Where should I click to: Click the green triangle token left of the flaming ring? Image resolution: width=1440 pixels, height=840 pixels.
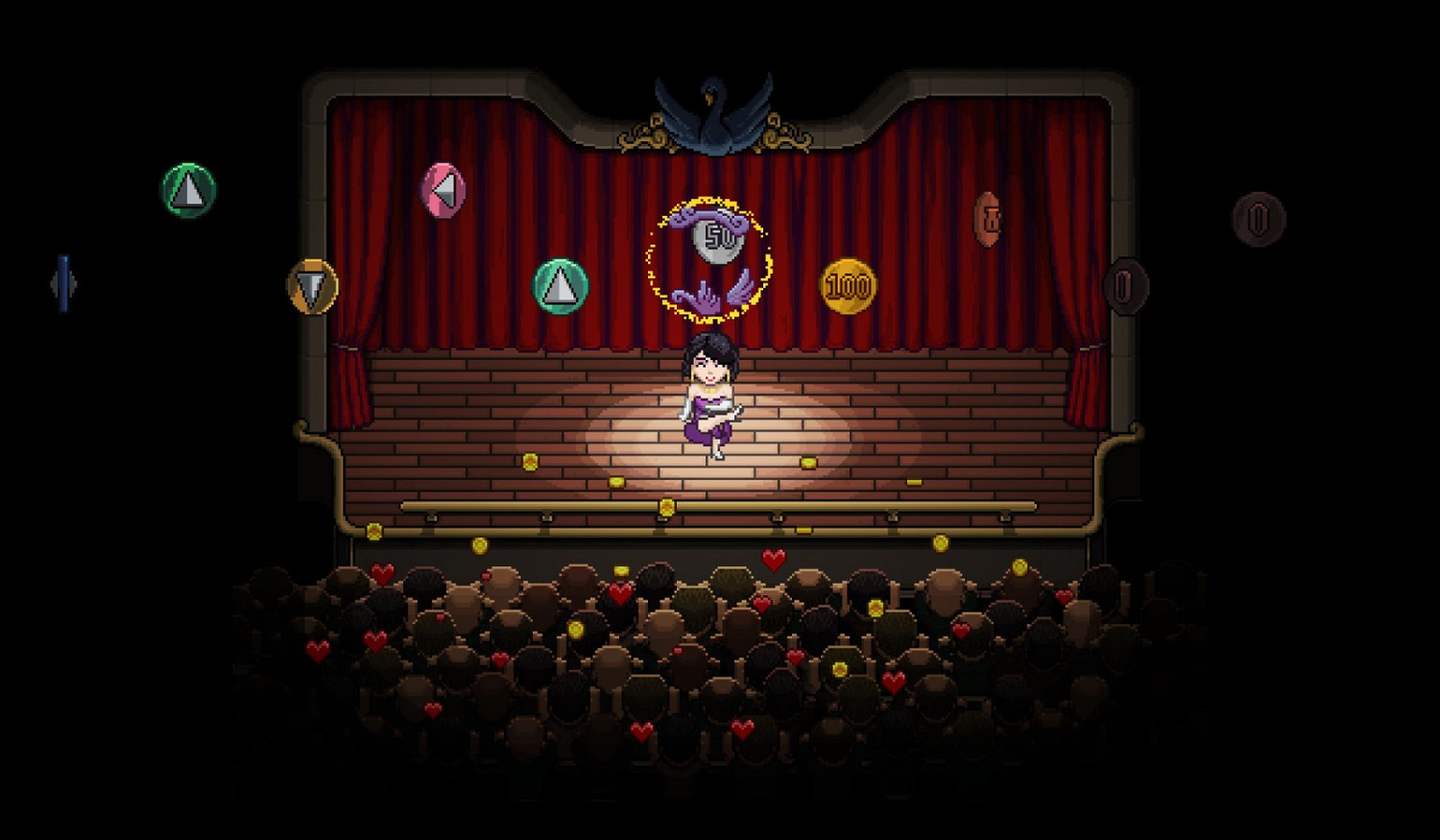click(x=559, y=285)
